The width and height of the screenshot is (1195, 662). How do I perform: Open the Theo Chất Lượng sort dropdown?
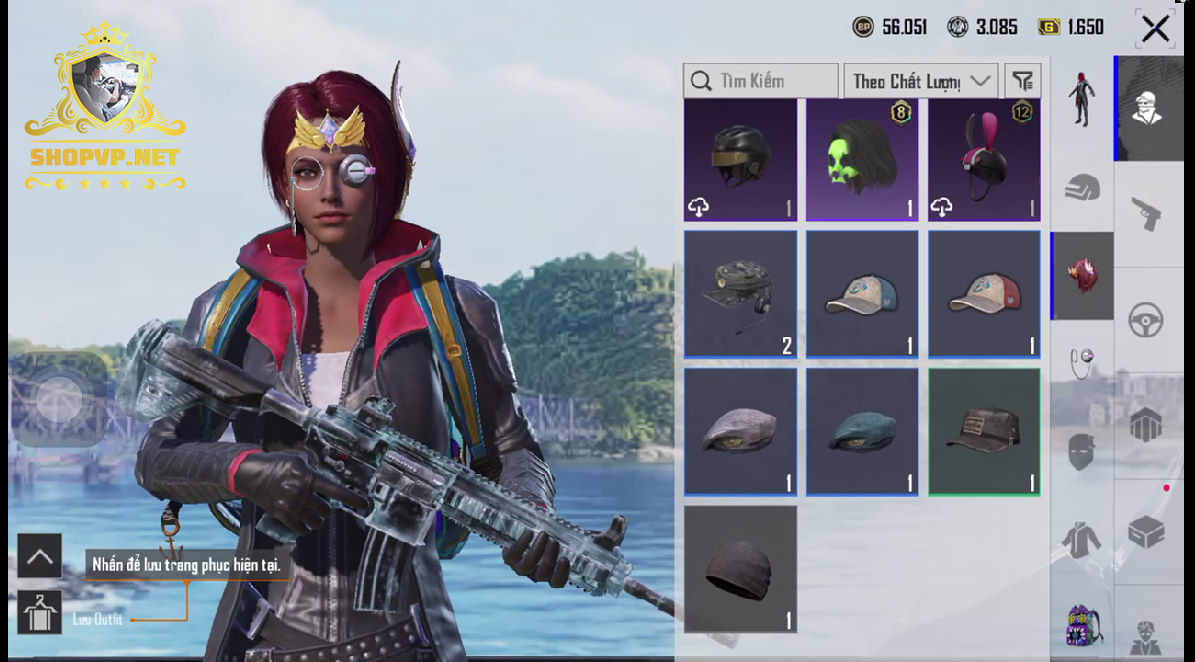920,81
